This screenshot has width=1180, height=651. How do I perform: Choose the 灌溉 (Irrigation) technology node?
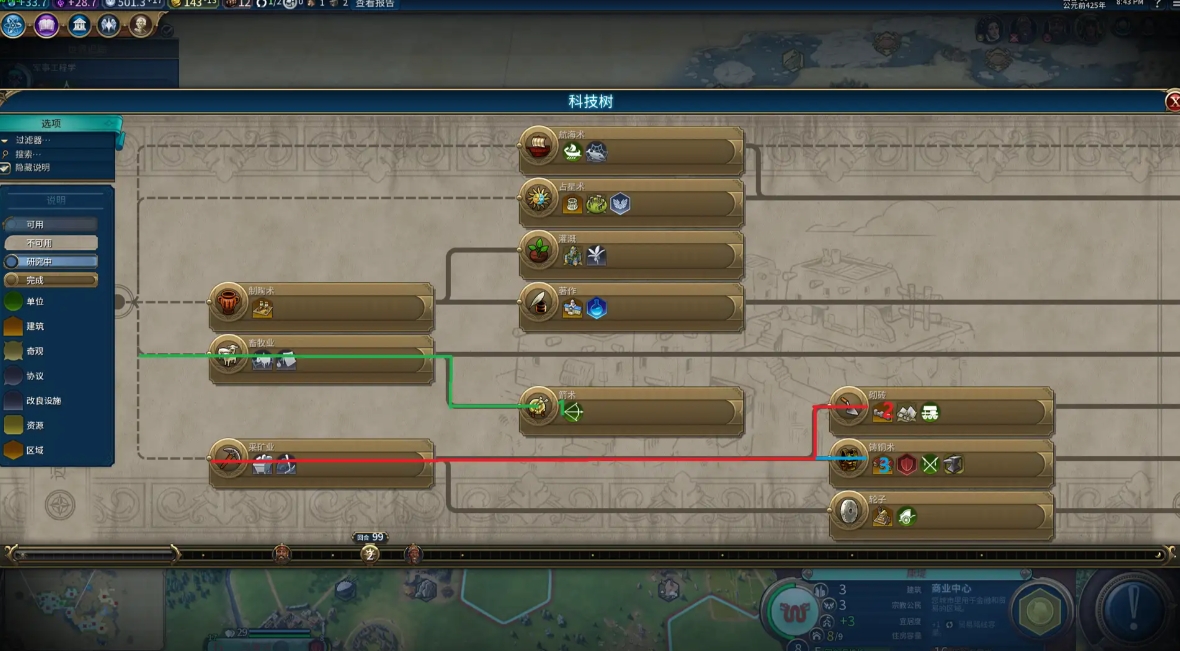pos(631,255)
